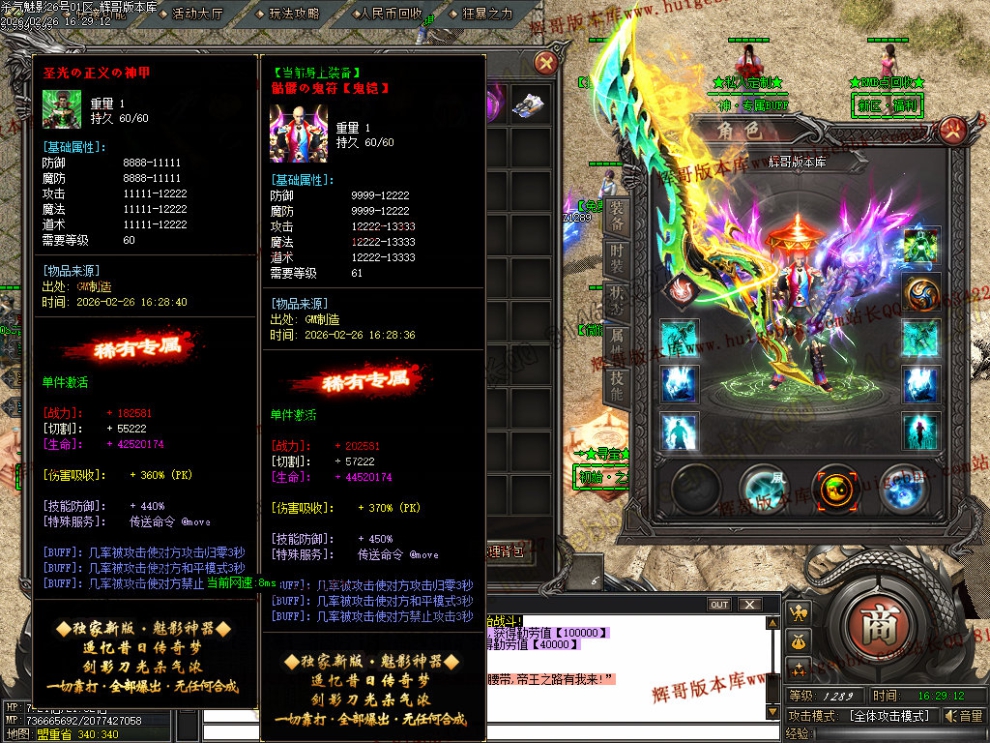
Task: Select the 状态 status tab
Action: click(x=617, y=300)
